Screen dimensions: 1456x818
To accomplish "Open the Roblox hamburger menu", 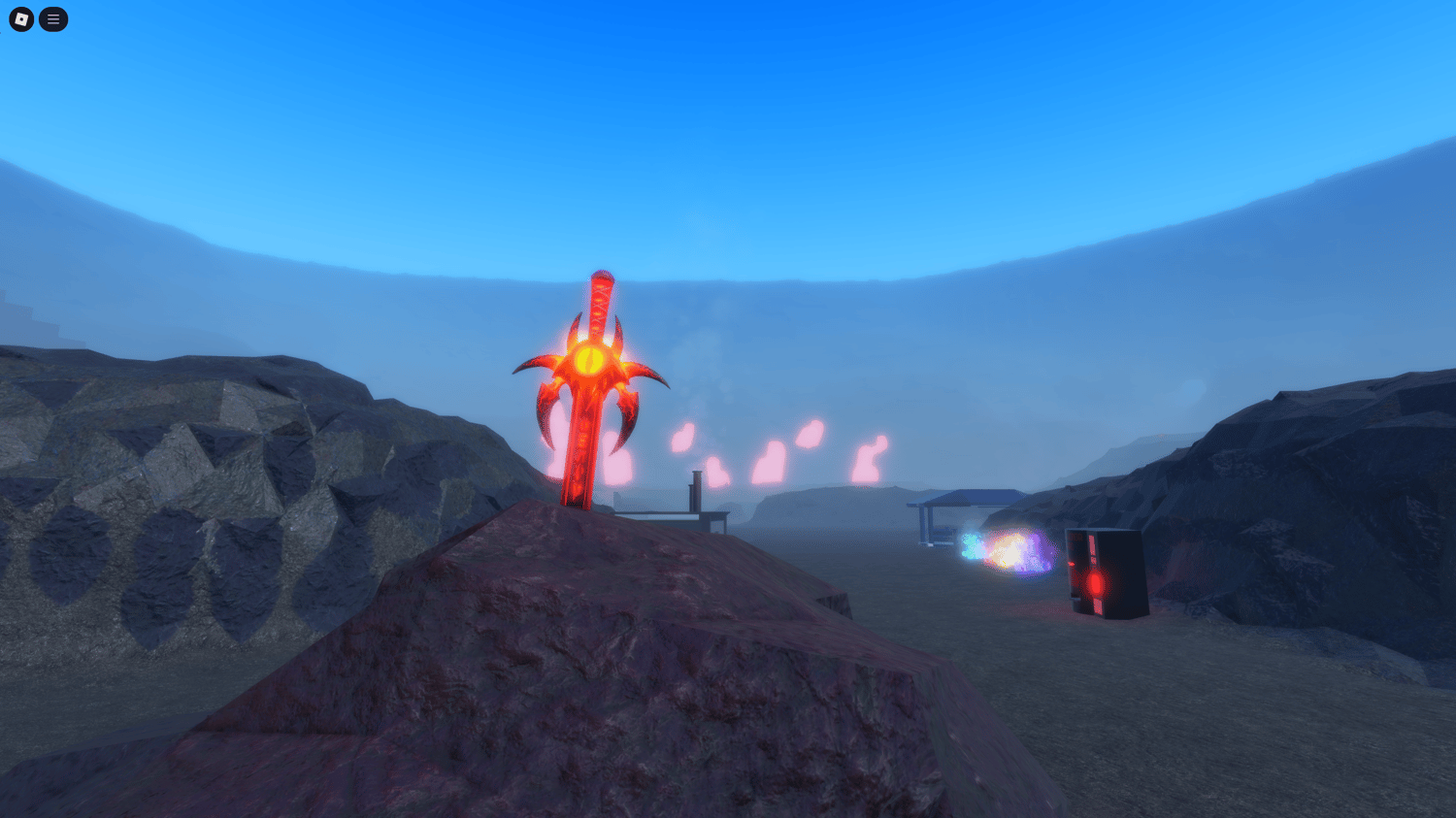I will point(53,19).
